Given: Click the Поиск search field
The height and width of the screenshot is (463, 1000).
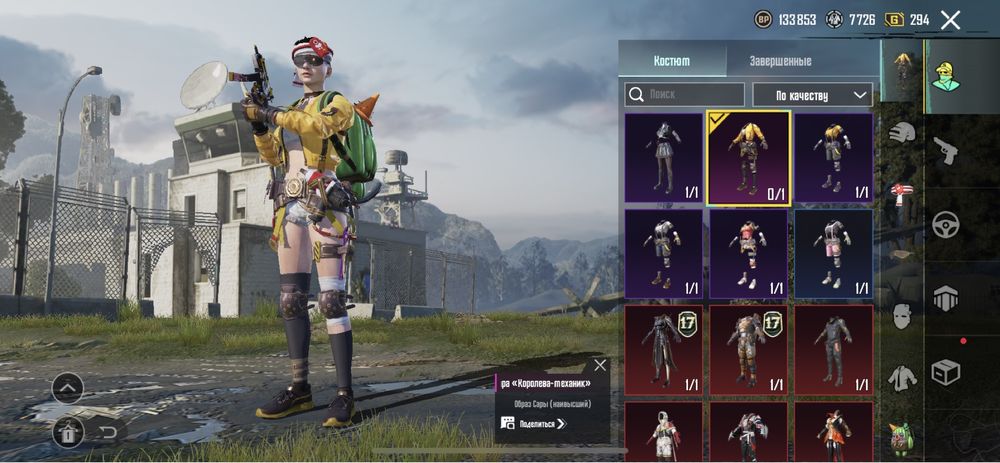Looking at the screenshot, I should click(685, 95).
